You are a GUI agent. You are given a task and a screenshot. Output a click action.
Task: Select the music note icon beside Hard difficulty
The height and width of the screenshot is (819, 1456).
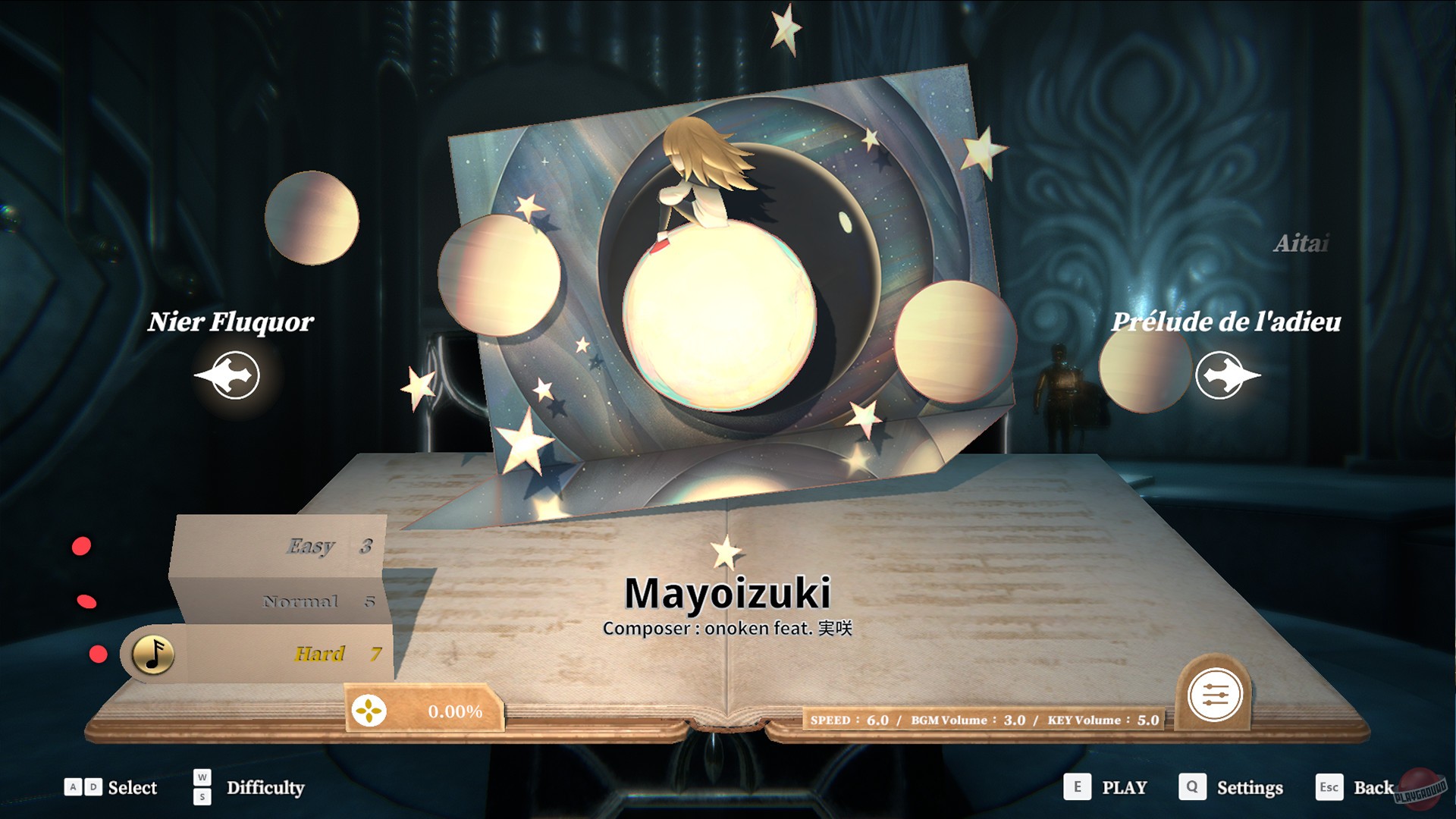coord(153,654)
